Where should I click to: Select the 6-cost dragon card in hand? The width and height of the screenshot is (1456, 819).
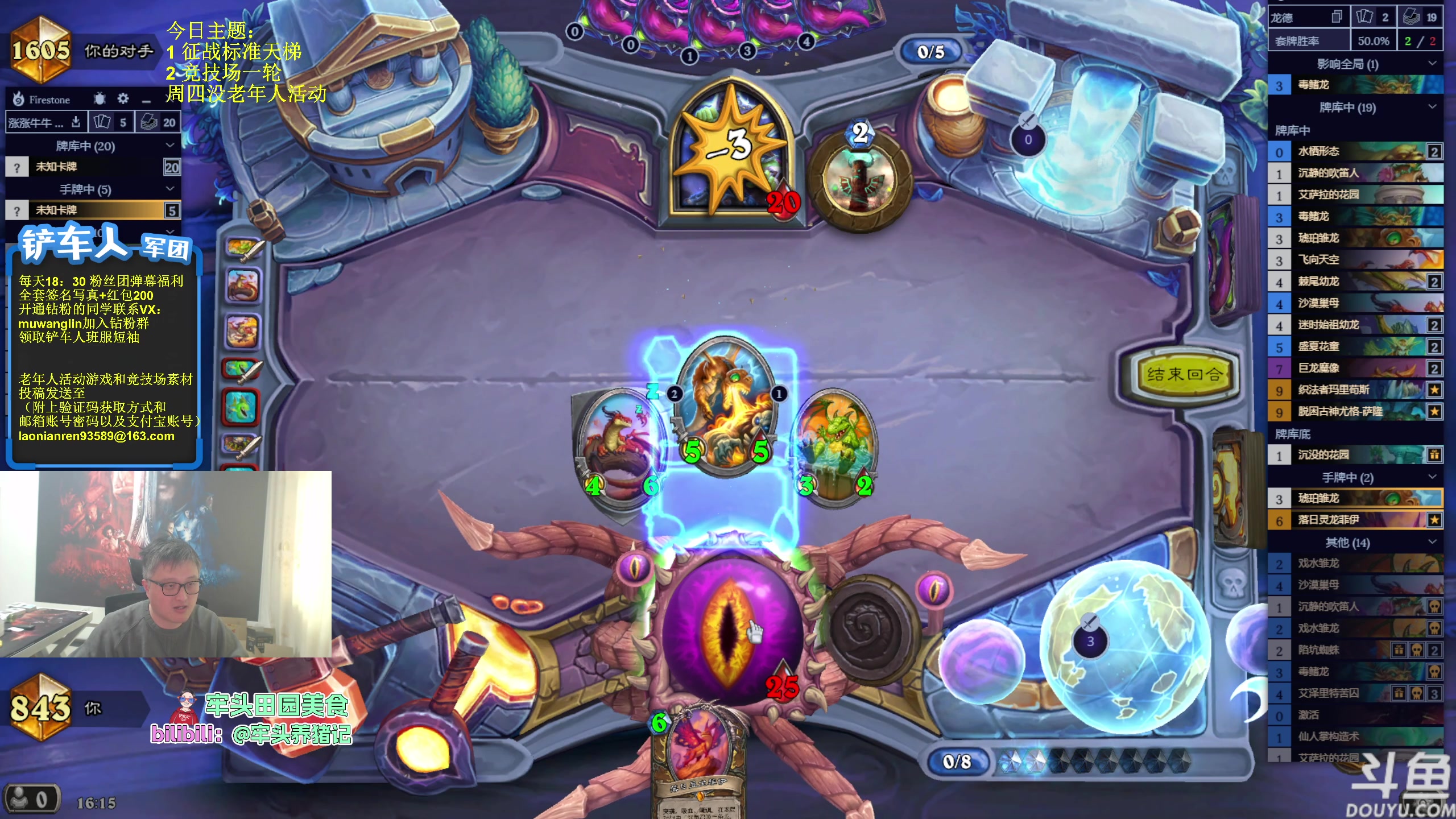coord(698,756)
